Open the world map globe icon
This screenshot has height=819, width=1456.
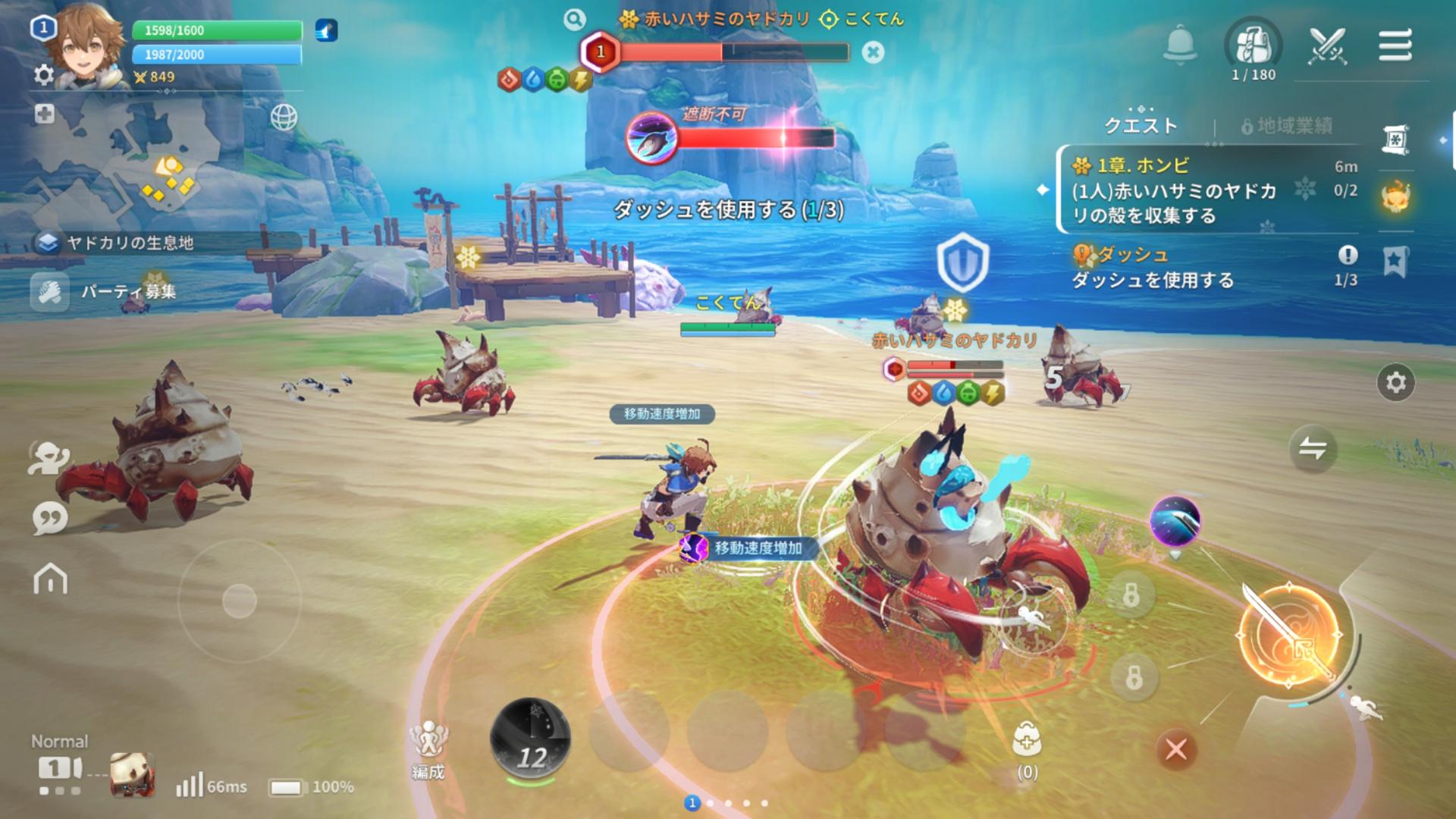pyautogui.click(x=284, y=118)
